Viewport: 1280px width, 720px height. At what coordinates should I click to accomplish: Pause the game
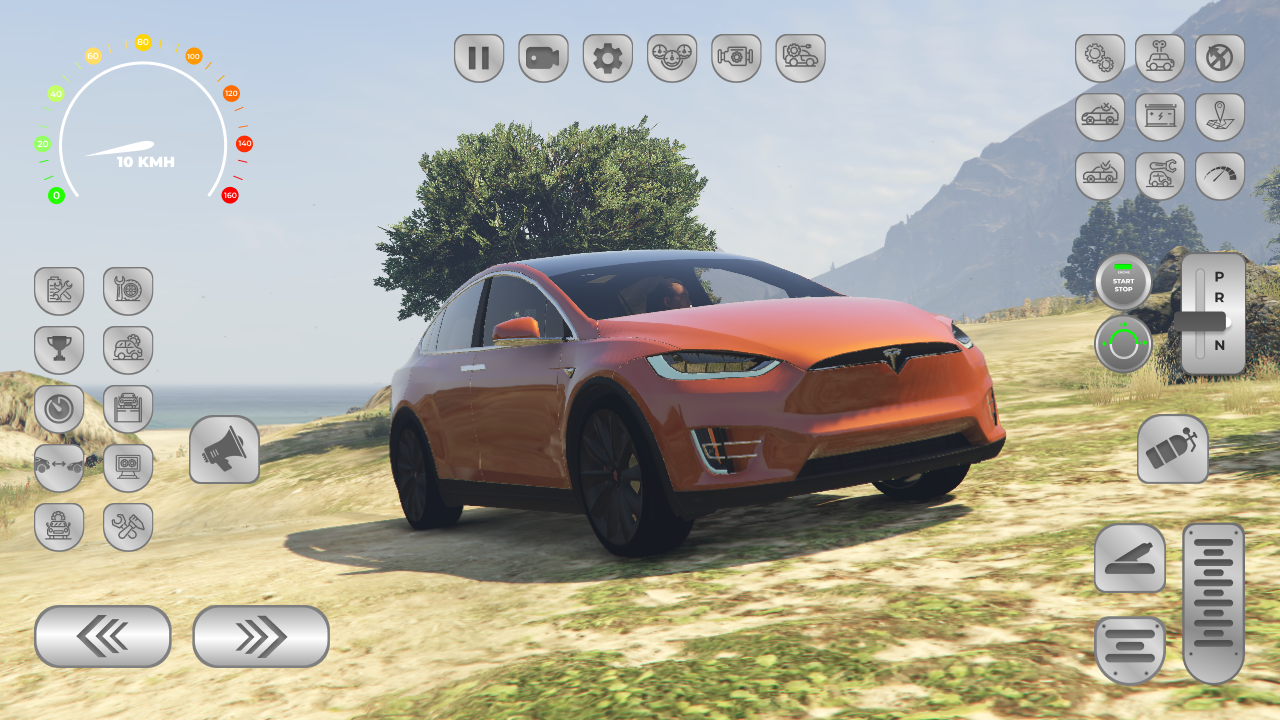pos(479,58)
